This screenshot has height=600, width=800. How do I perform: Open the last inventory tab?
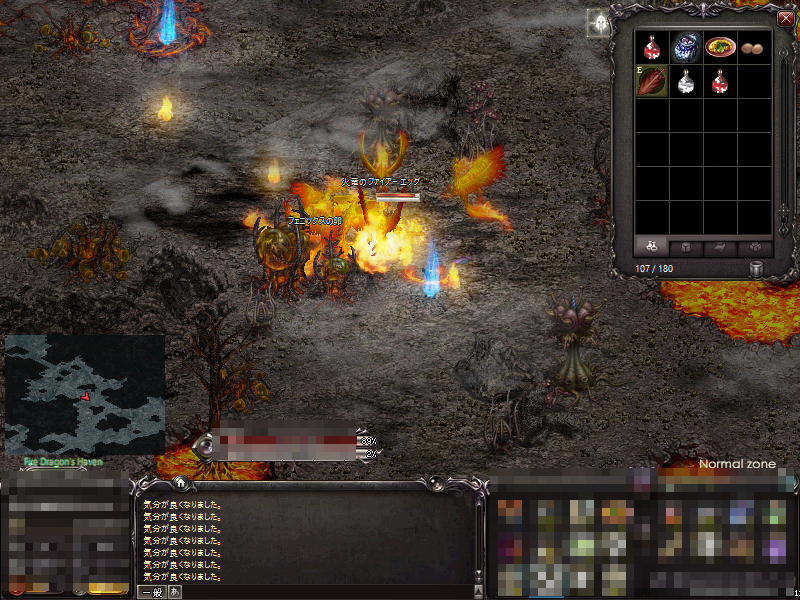tap(755, 246)
